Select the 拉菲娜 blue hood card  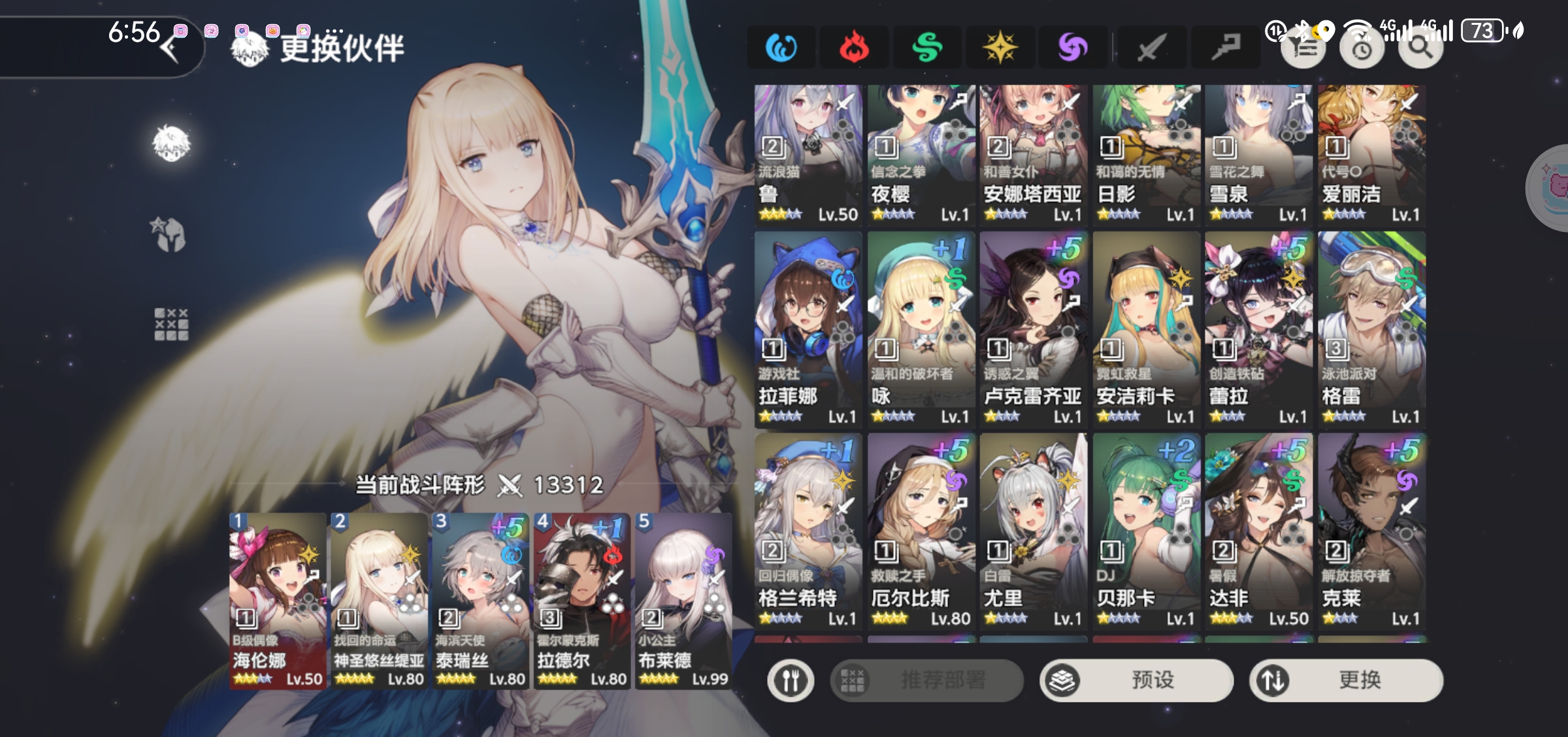[808, 329]
